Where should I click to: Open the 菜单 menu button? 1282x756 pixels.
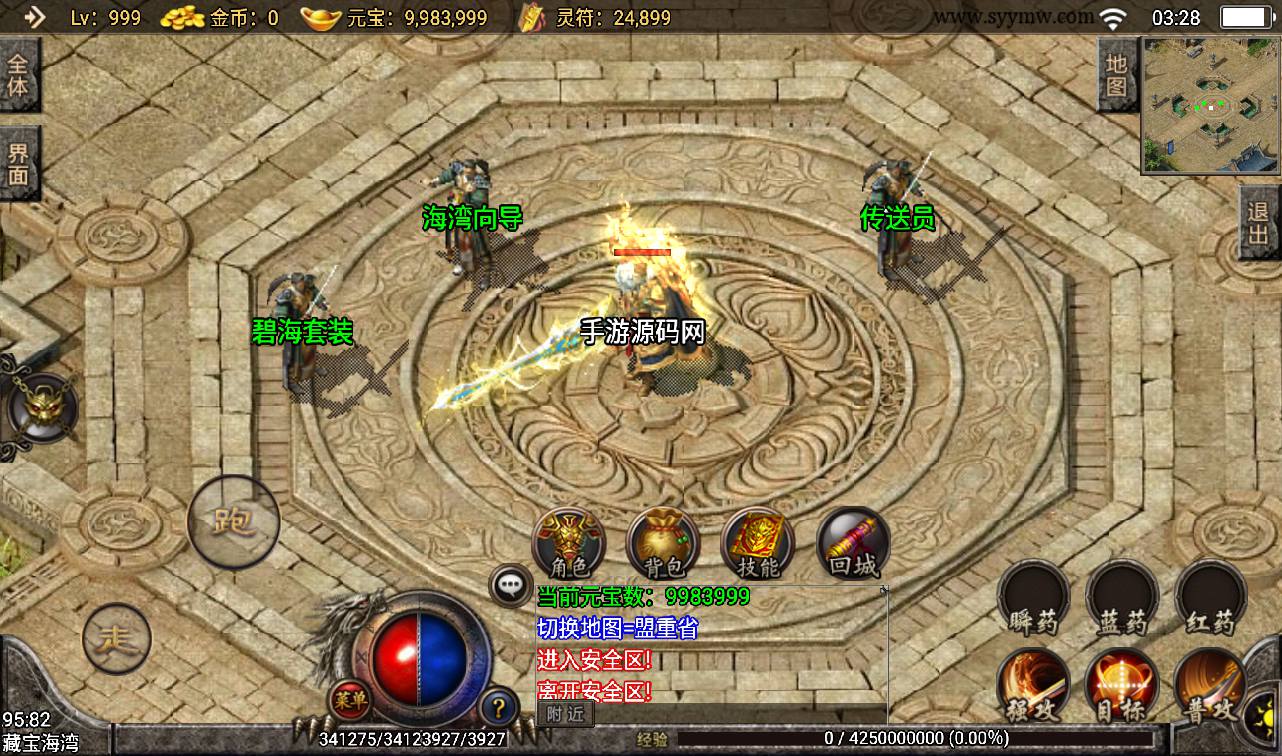[351, 699]
